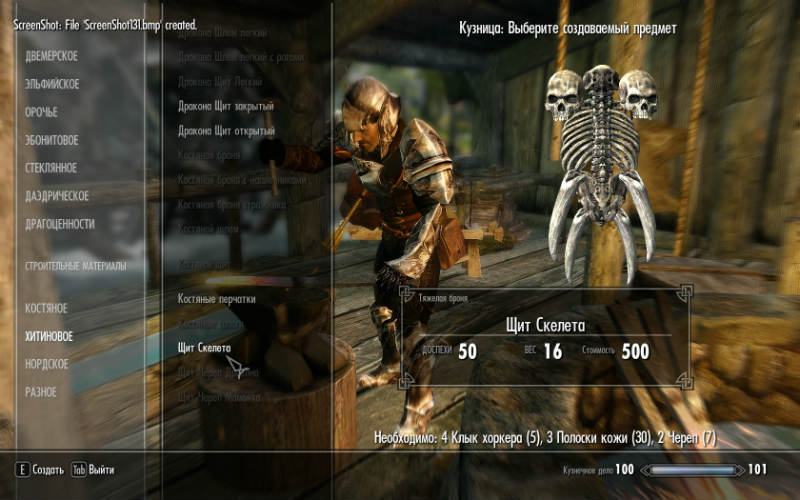The image size is (800, 500).
Task: Open the СТЕКЛЯННОЕ category
Action: tap(51, 168)
